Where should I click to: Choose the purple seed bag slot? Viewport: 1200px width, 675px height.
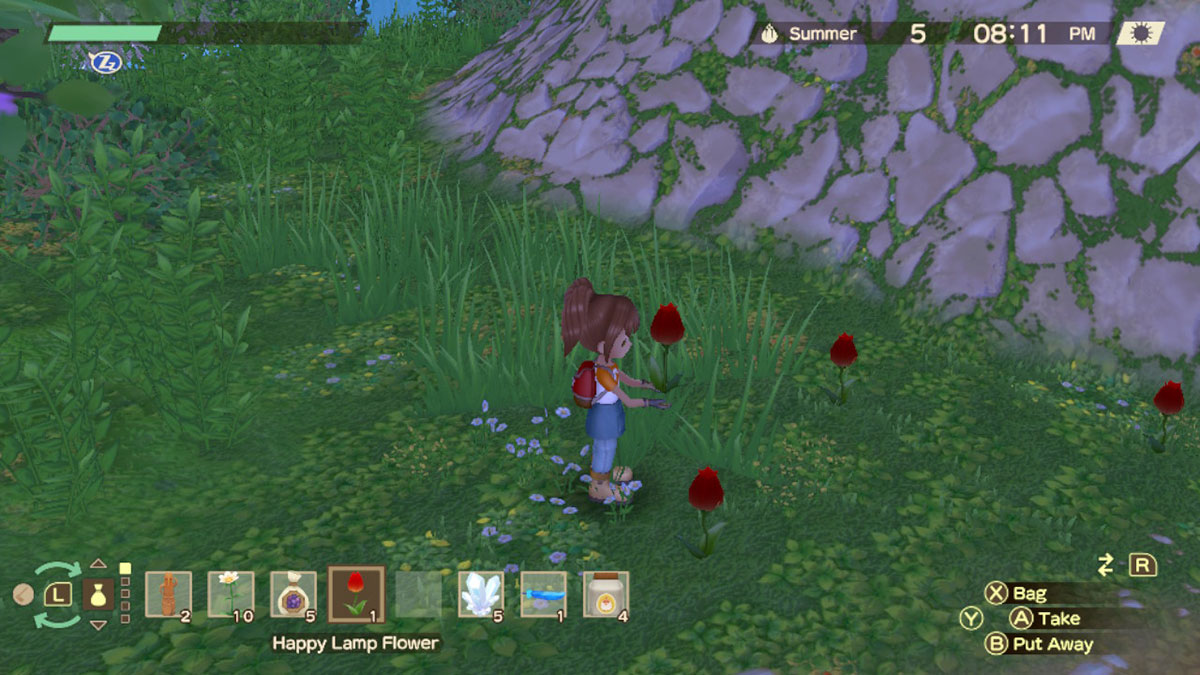293,594
